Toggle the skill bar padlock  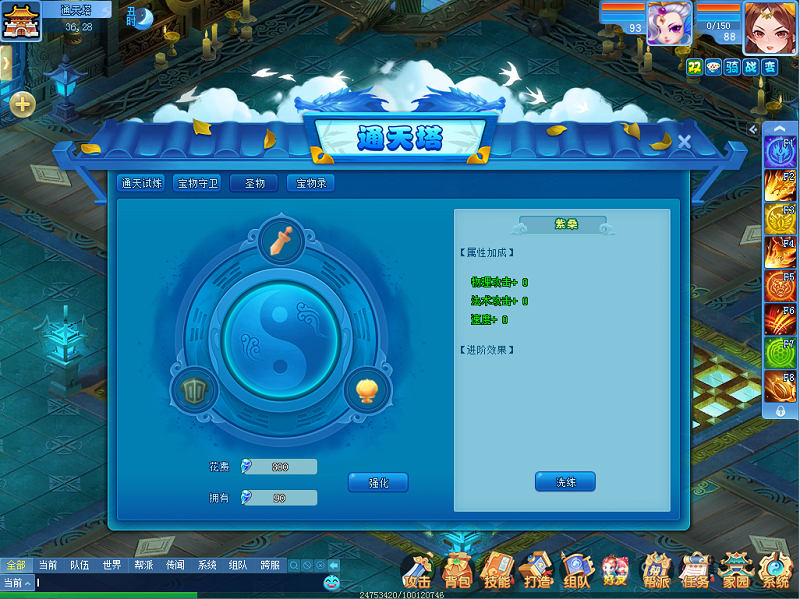[780, 411]
